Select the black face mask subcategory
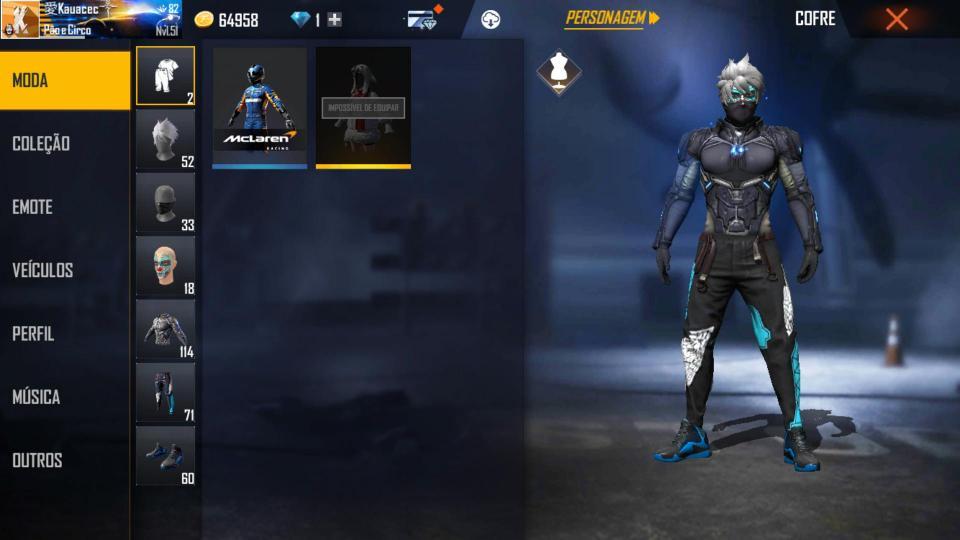 click(165, 203)
